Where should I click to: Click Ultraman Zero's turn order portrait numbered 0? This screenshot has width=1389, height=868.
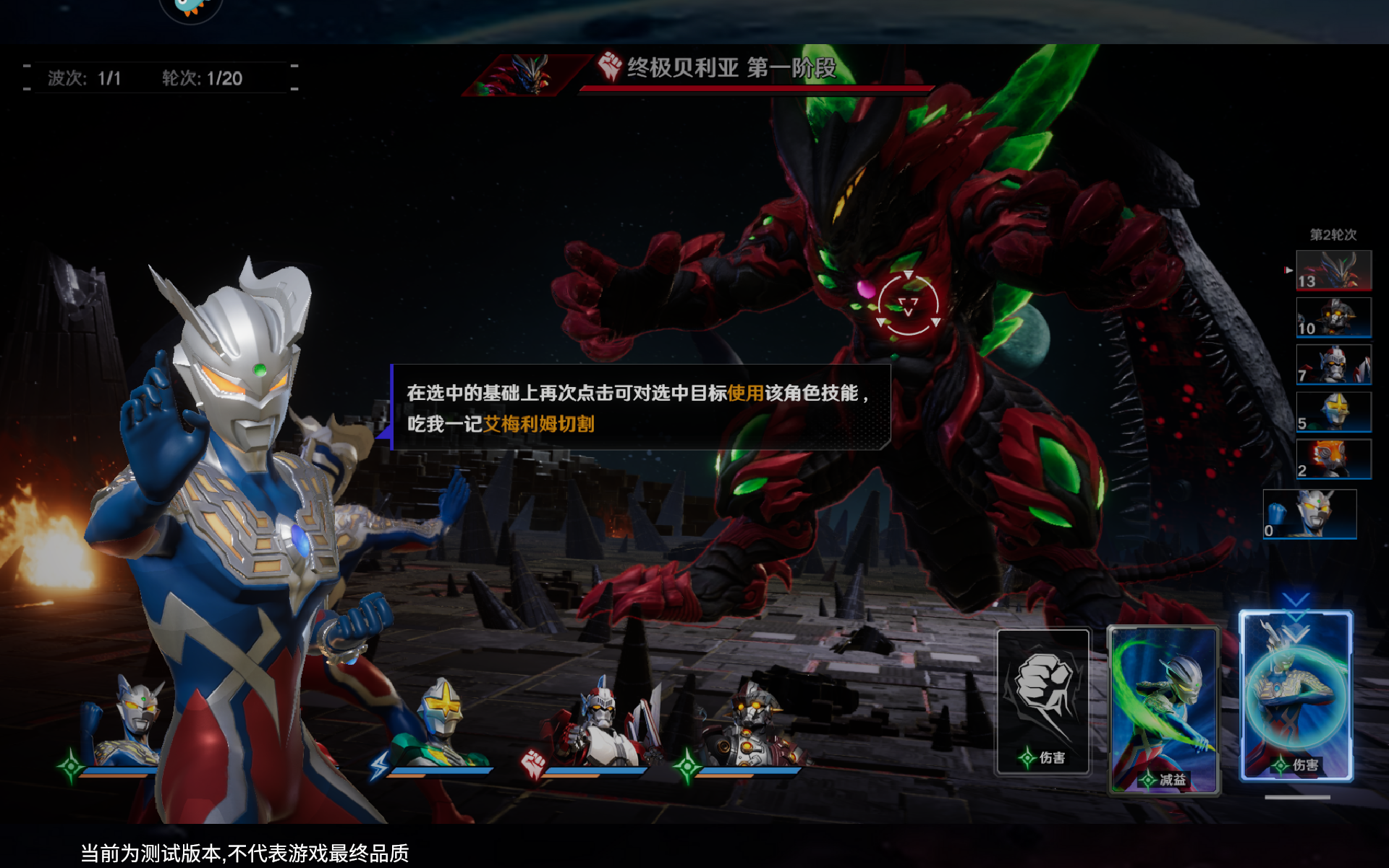point(1309,514)
